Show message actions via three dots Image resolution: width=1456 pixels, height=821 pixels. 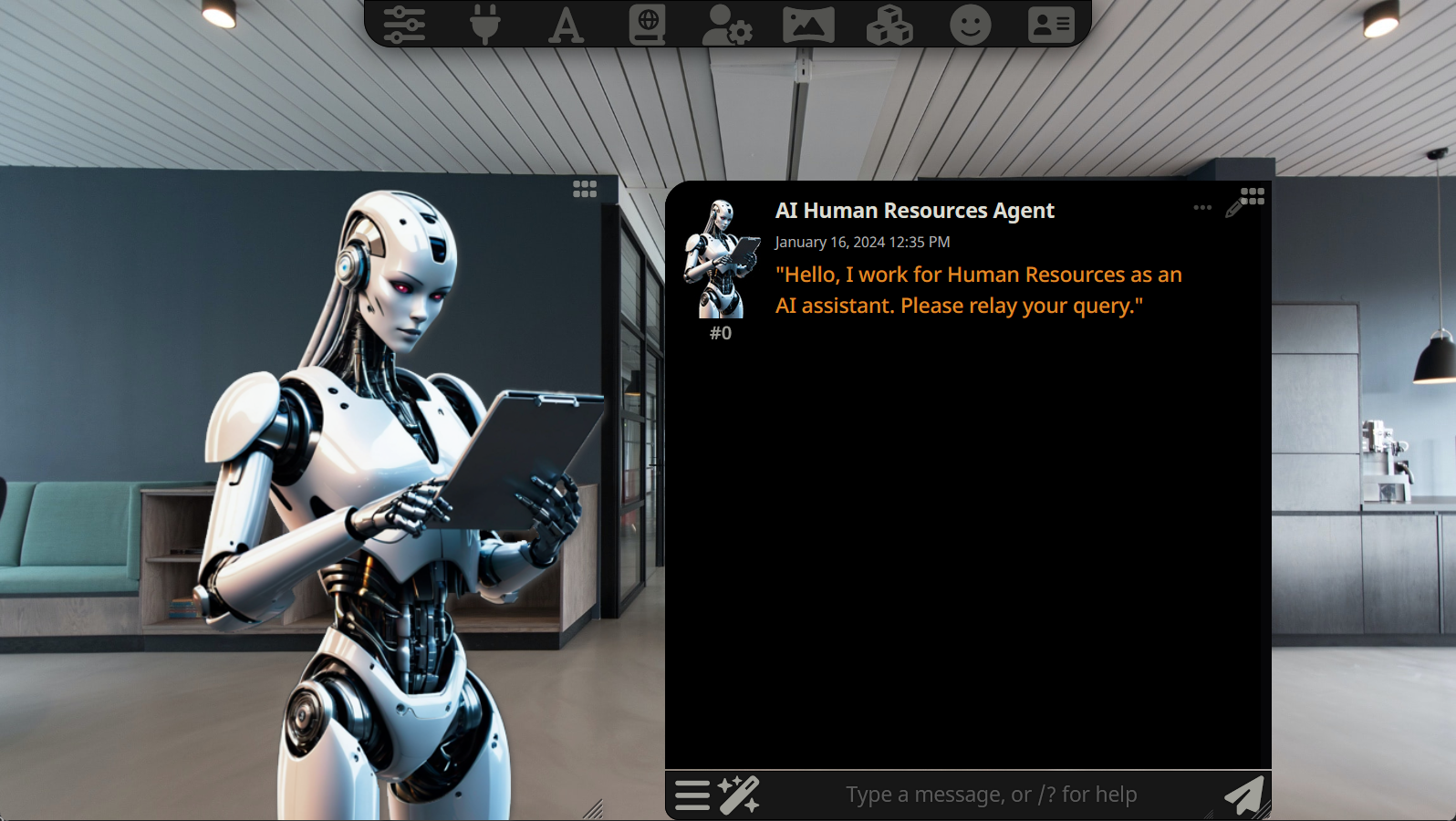[1202, 208]
